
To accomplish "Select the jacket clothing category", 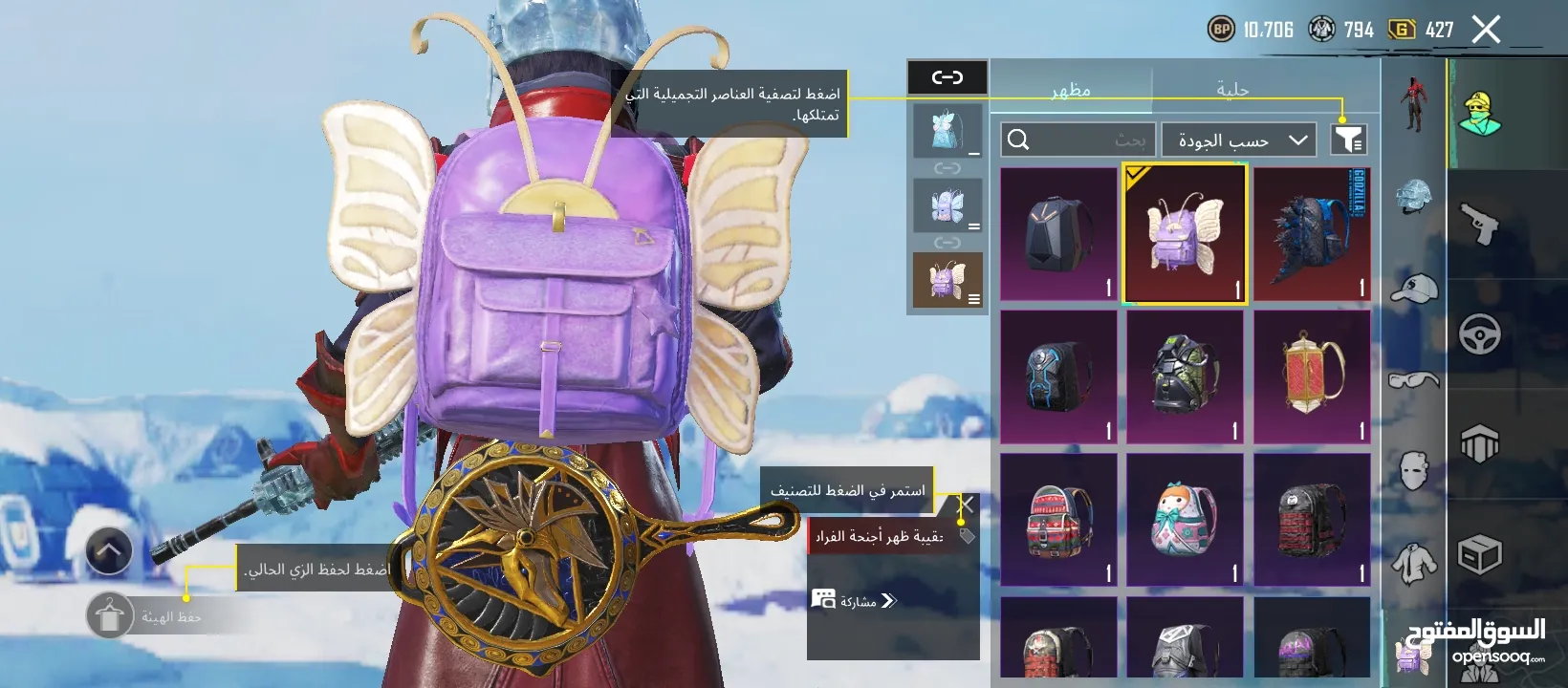I will click(1413, 563).
